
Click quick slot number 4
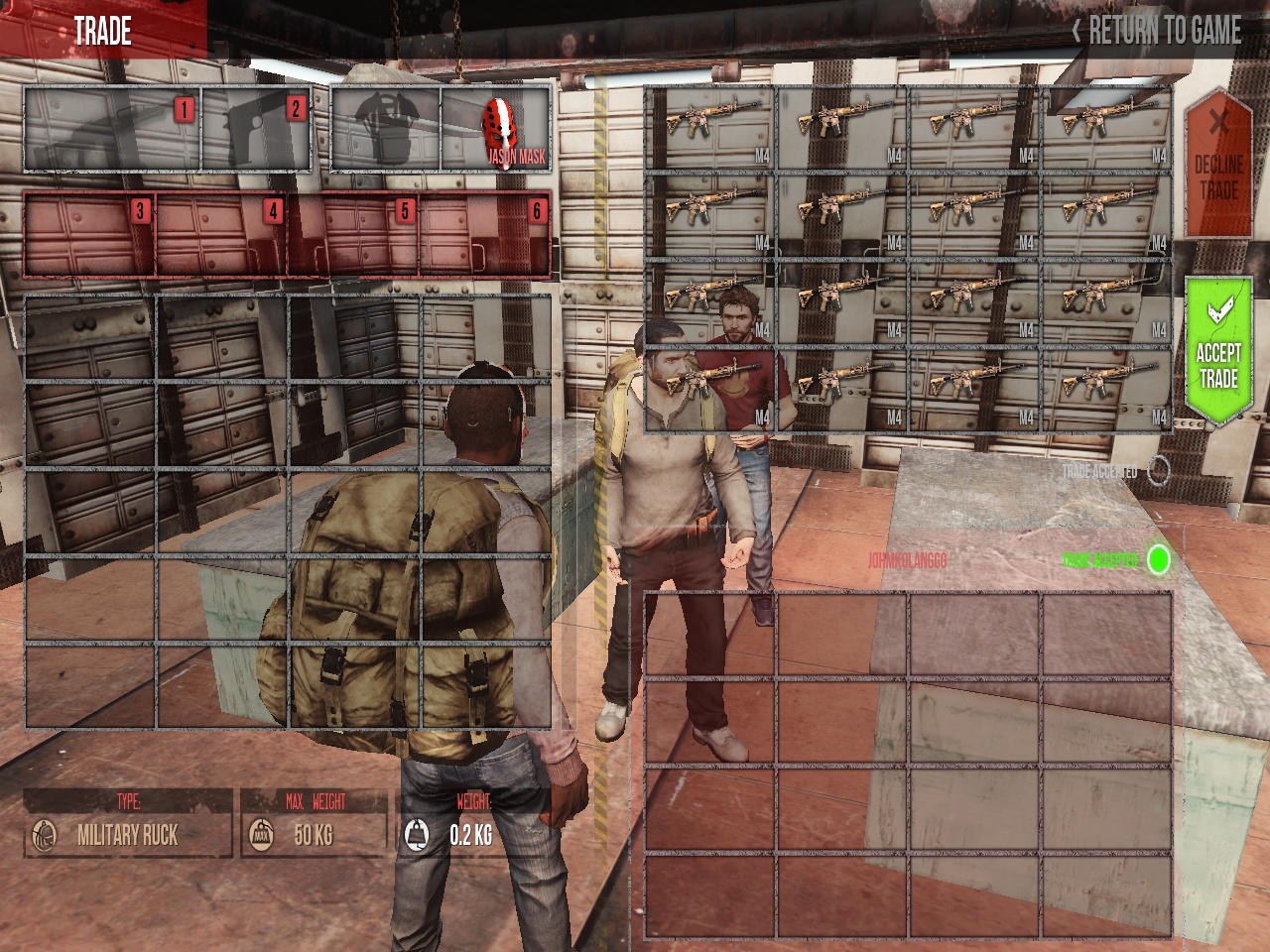click(x=221, y=235)
